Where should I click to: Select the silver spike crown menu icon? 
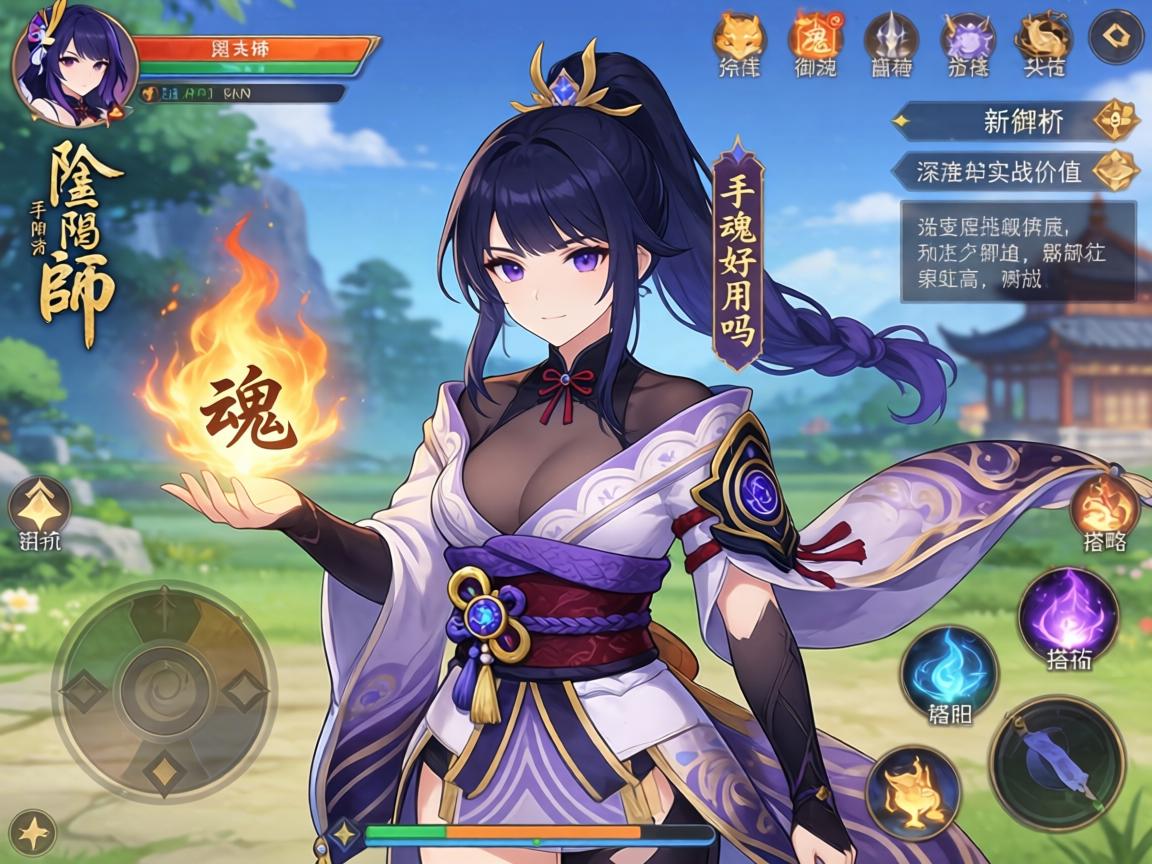pos(891,38)
